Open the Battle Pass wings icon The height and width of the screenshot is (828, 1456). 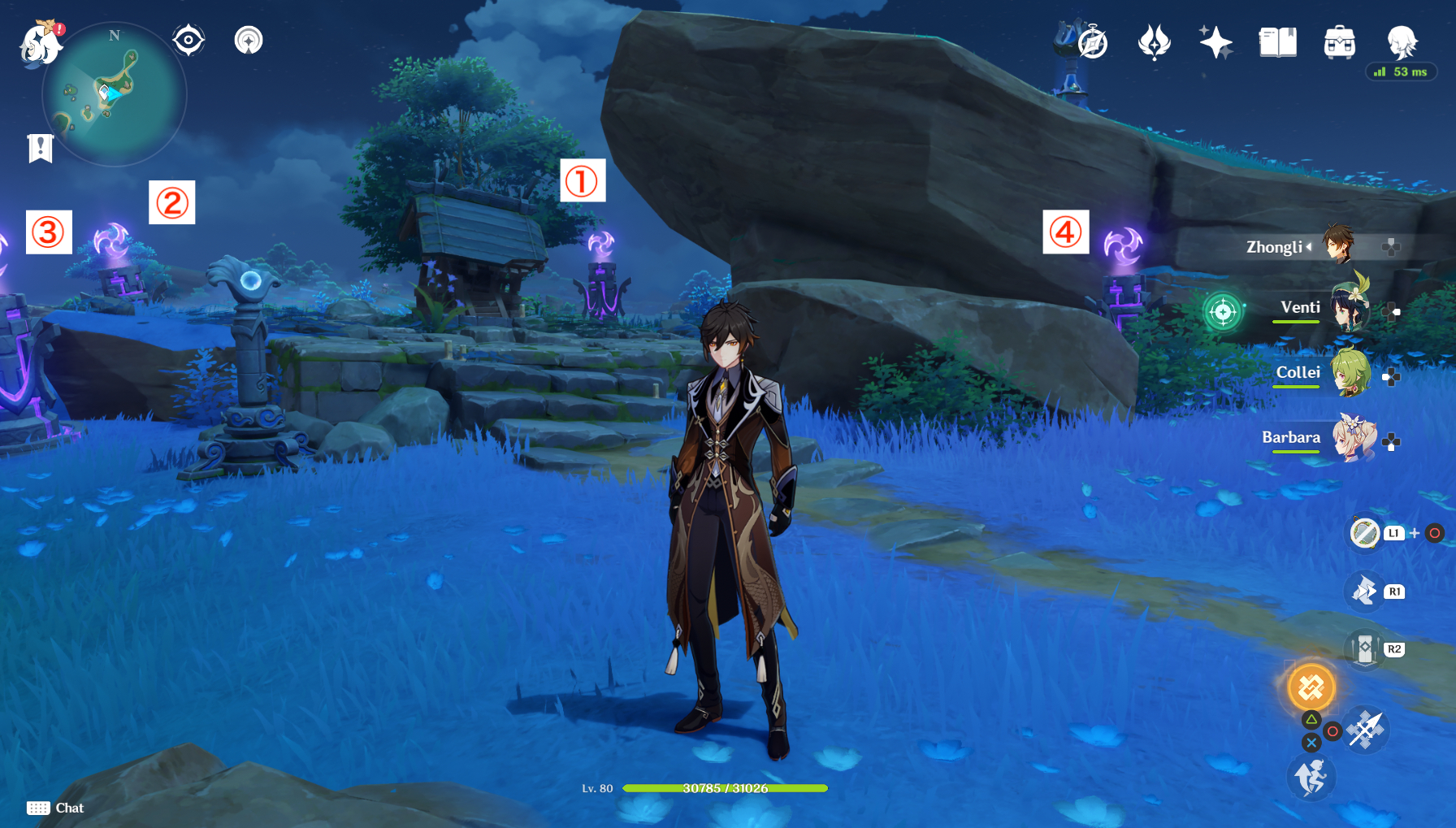pos(1154,42)
